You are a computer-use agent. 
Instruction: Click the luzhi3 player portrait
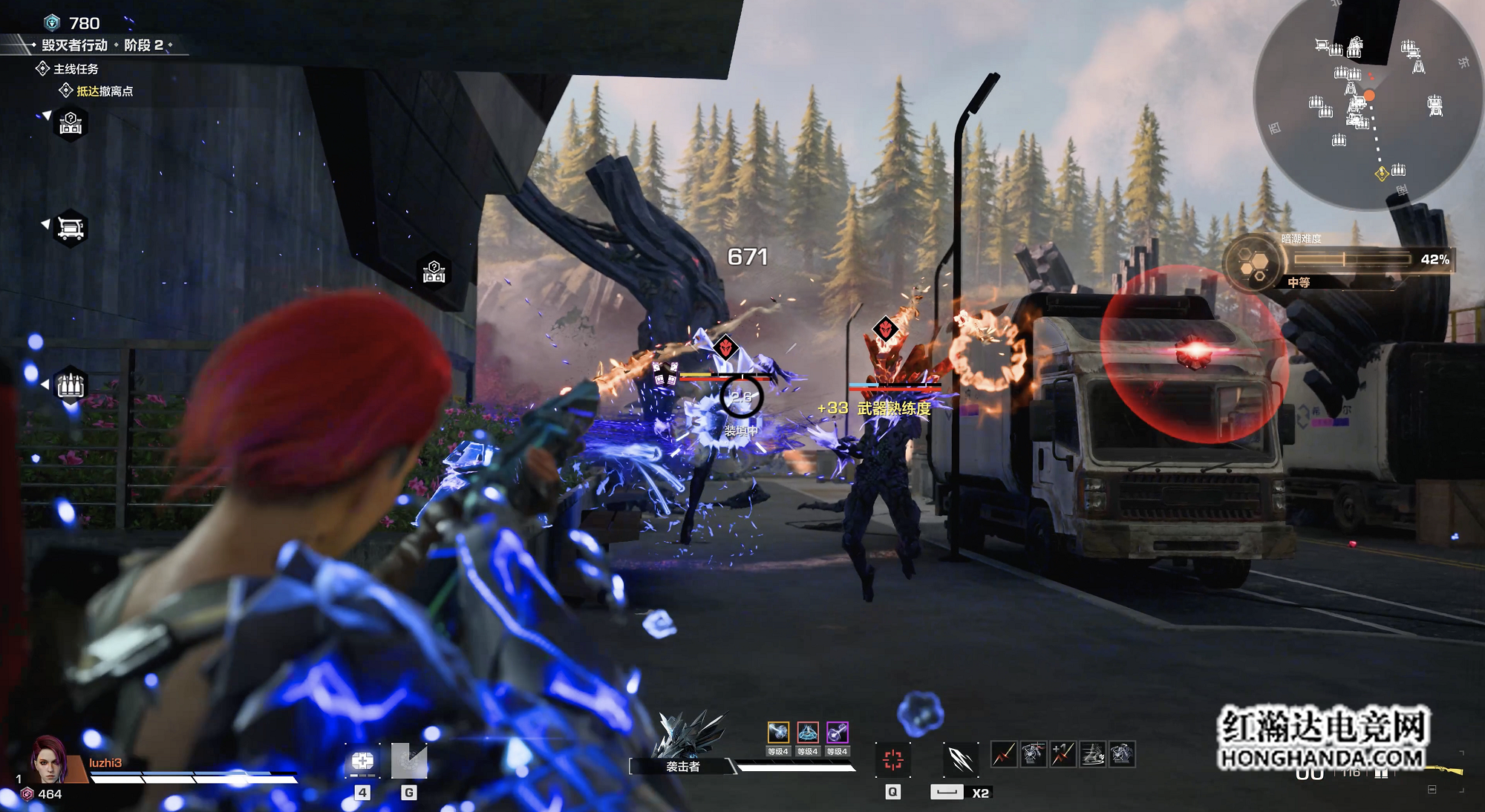tap(48, 759)
